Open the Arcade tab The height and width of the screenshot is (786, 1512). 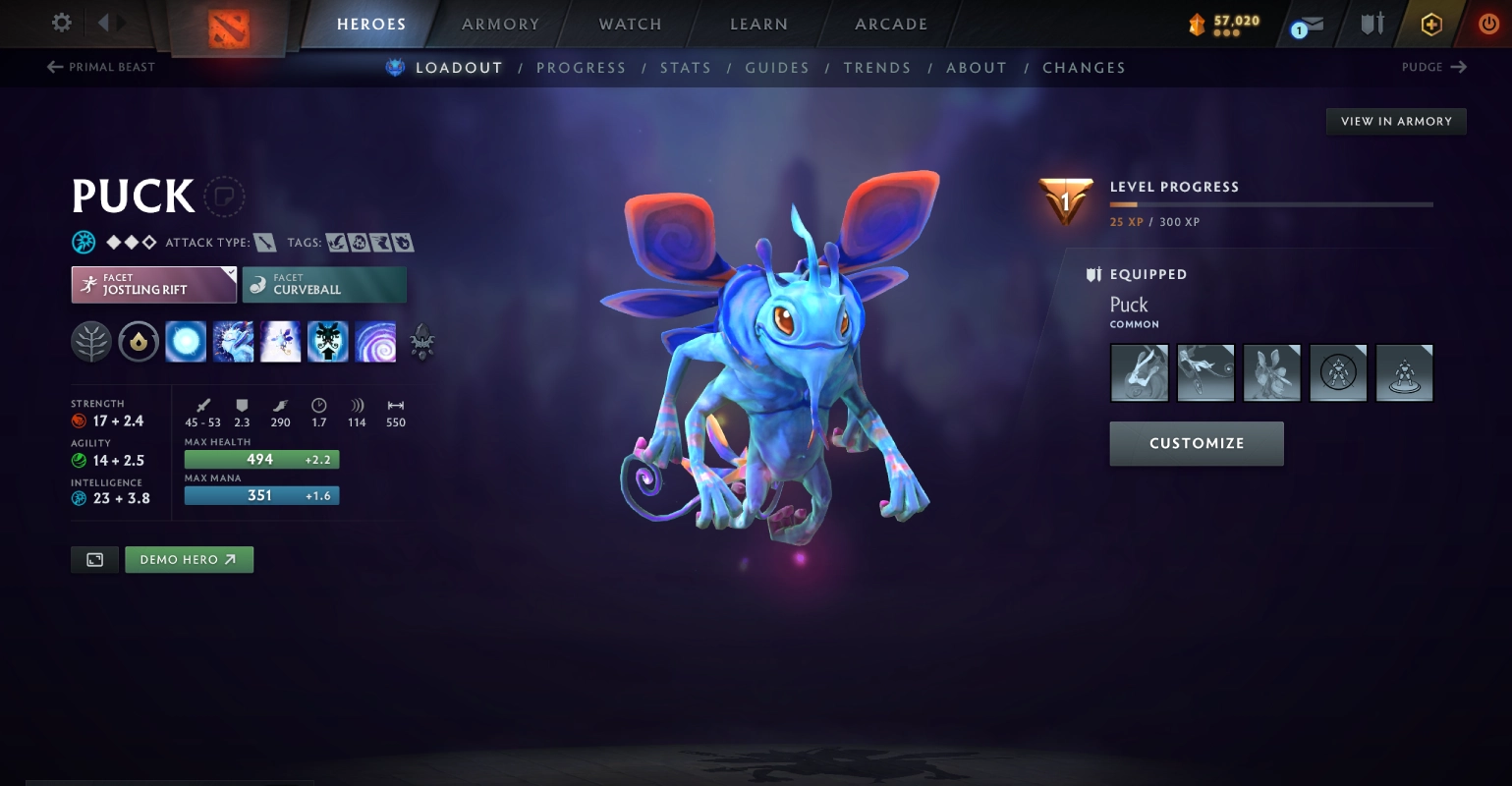point(891,24)
